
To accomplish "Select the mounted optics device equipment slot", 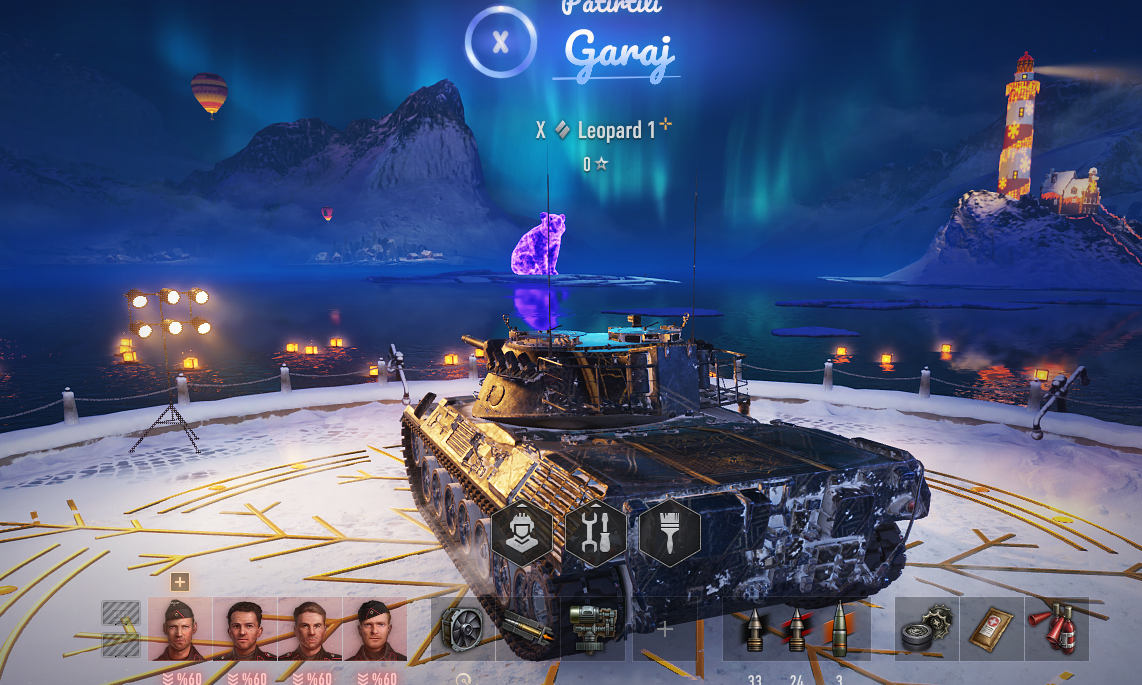I will (592, 630).
